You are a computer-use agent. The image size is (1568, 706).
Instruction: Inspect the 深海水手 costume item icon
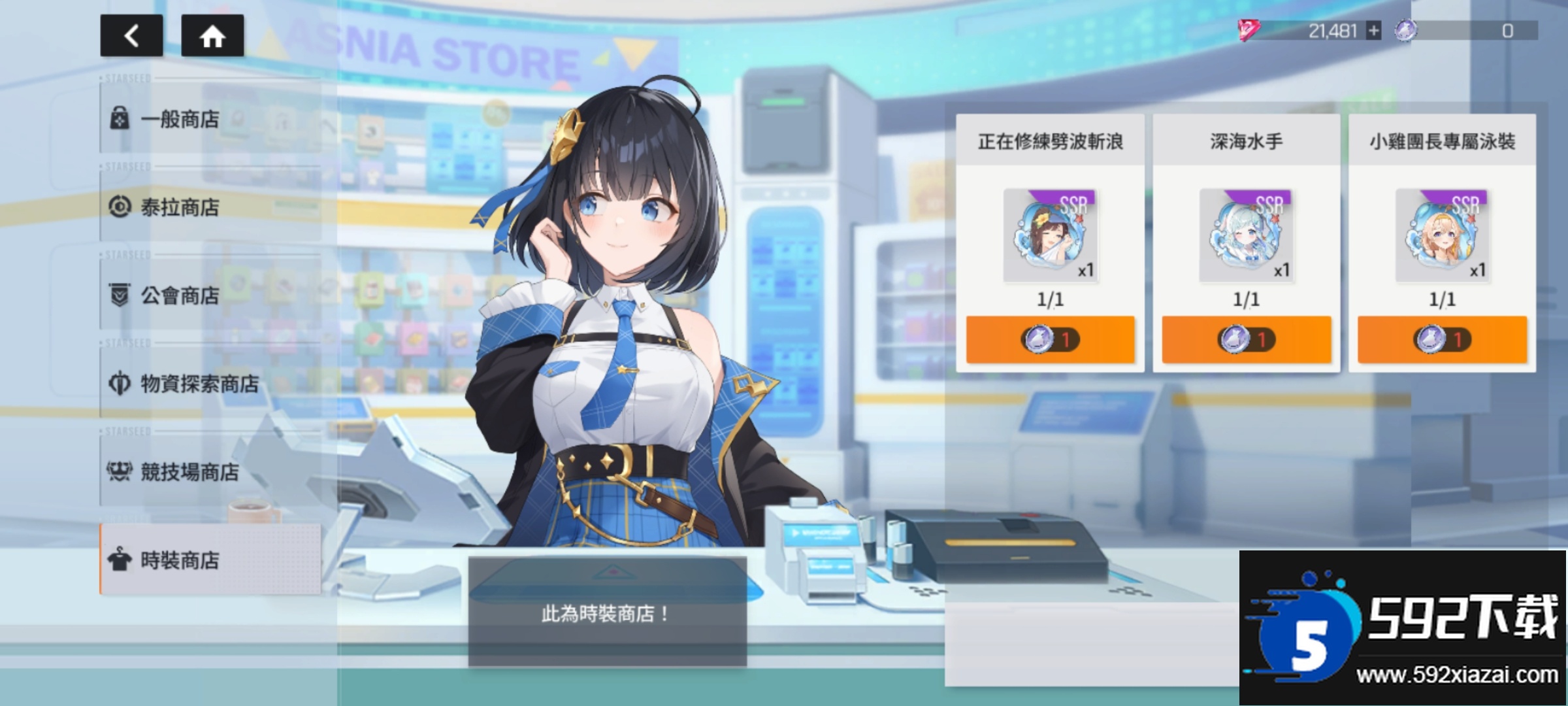pos(1246,235)
